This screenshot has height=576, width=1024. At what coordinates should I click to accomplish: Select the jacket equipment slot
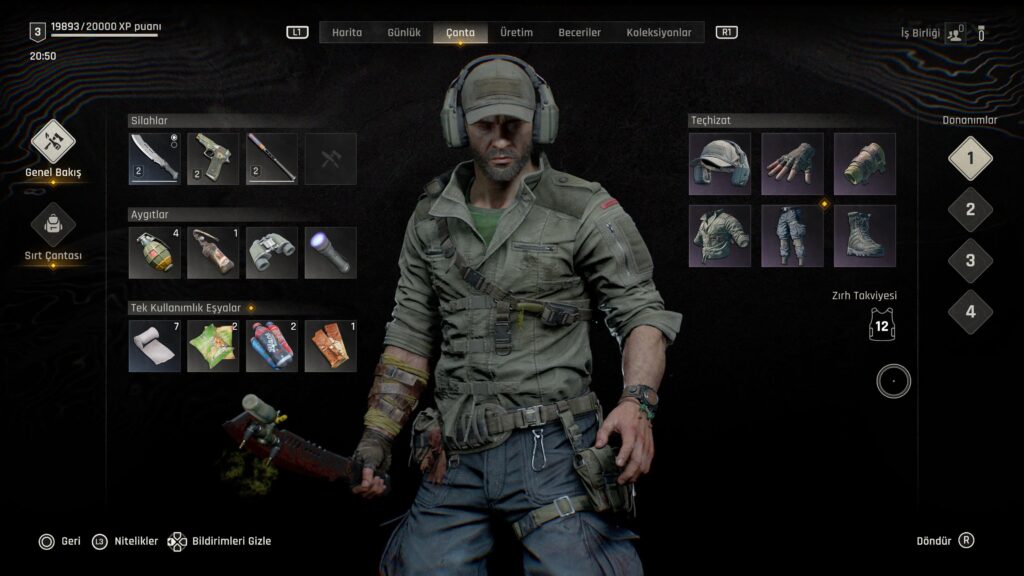tap(719, 236)
